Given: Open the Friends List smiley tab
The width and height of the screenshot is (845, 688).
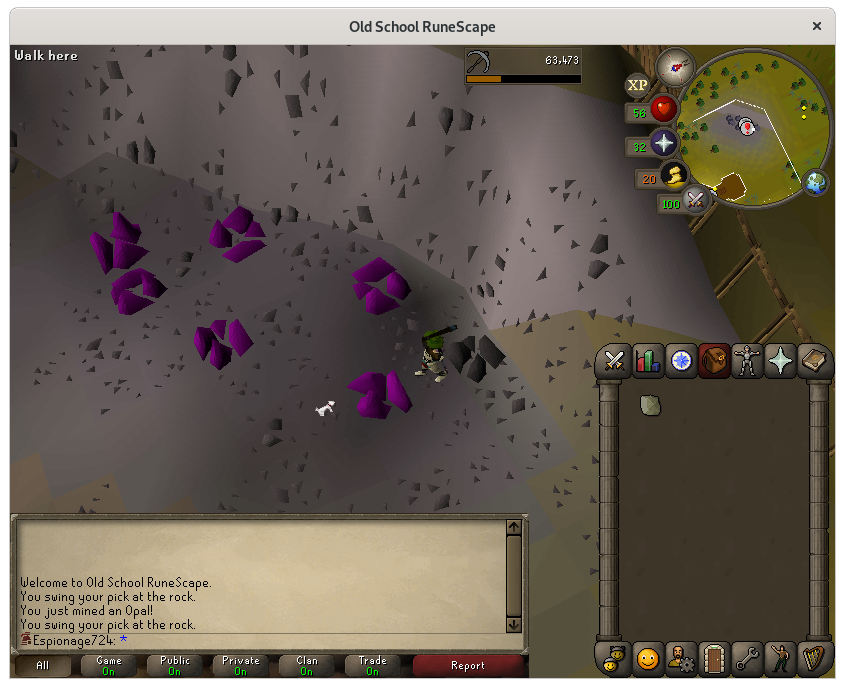Looking at the screenshot, I should [648, 658].
